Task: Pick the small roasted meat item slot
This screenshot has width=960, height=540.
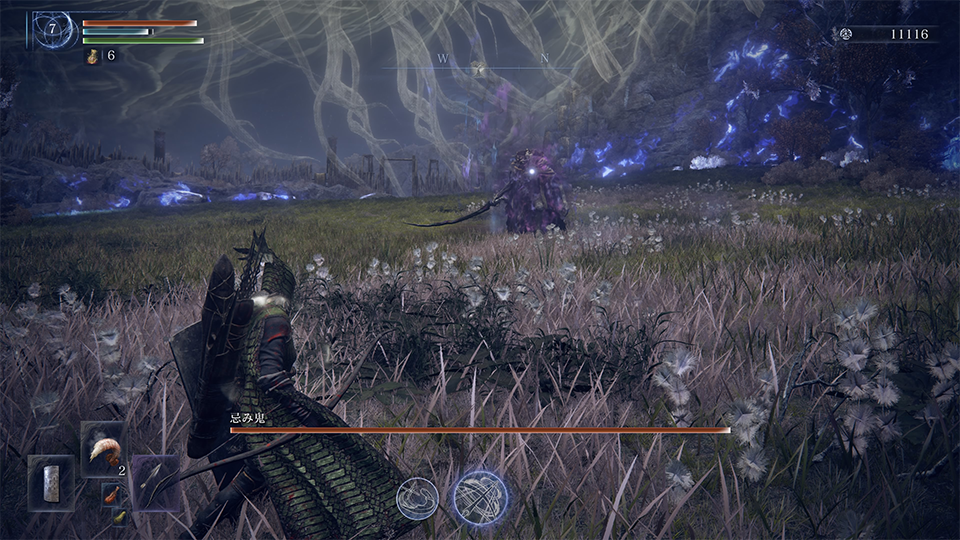Action: pos(109,492)
